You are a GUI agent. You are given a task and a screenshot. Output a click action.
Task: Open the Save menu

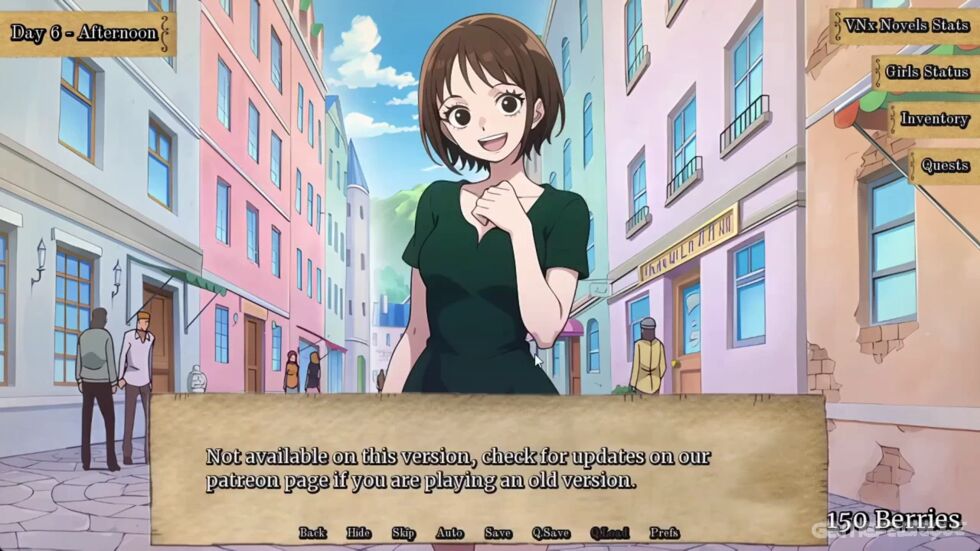point(498,533)
